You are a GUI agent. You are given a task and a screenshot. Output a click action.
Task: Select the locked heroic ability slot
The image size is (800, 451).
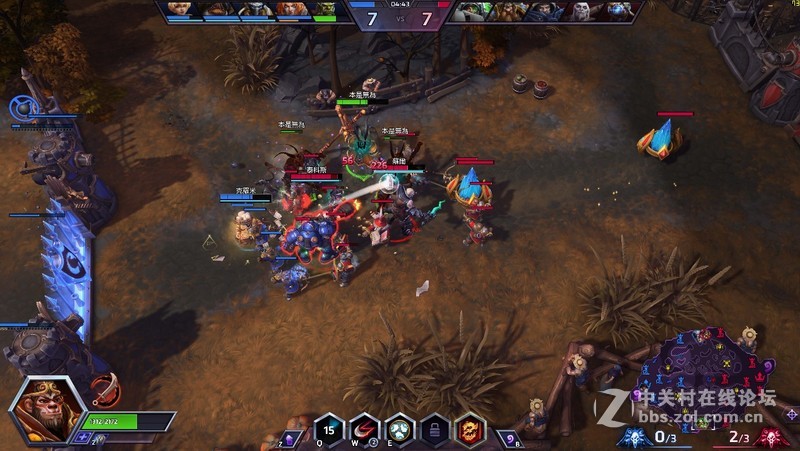tap(434, 429)
